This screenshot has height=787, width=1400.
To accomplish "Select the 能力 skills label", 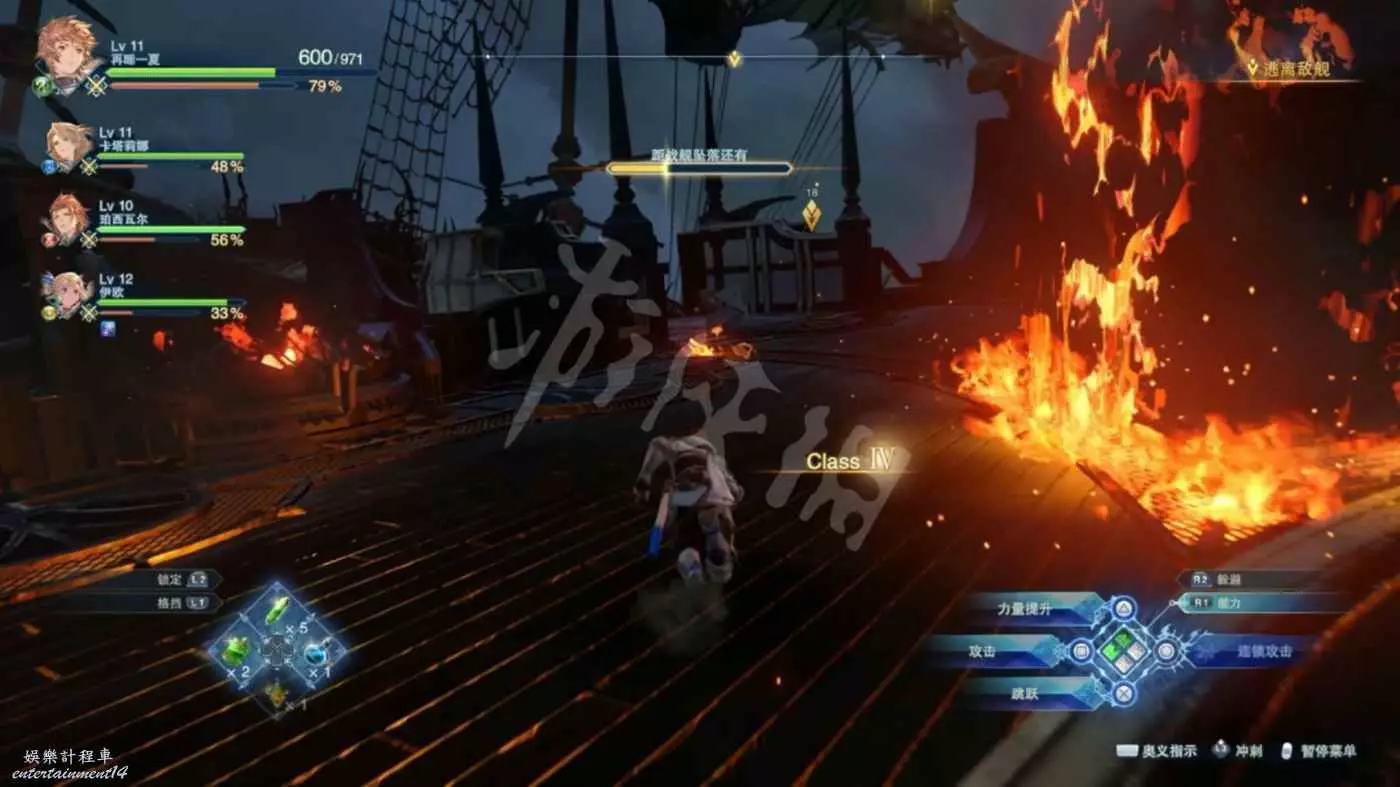I will (1228, 603).
